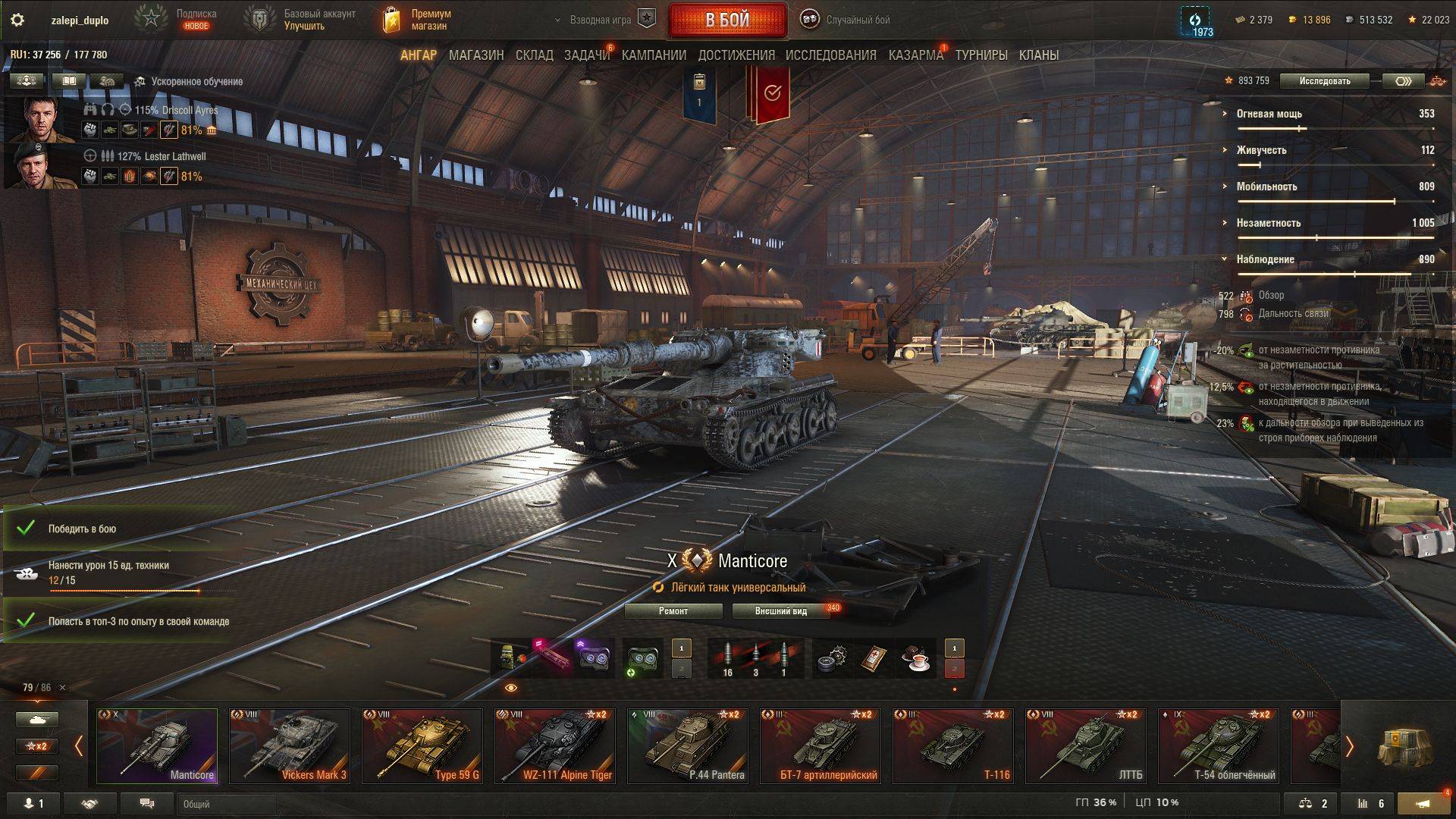
Task: Expand the Огневая мощь parameter
Action: point(1269,114)
